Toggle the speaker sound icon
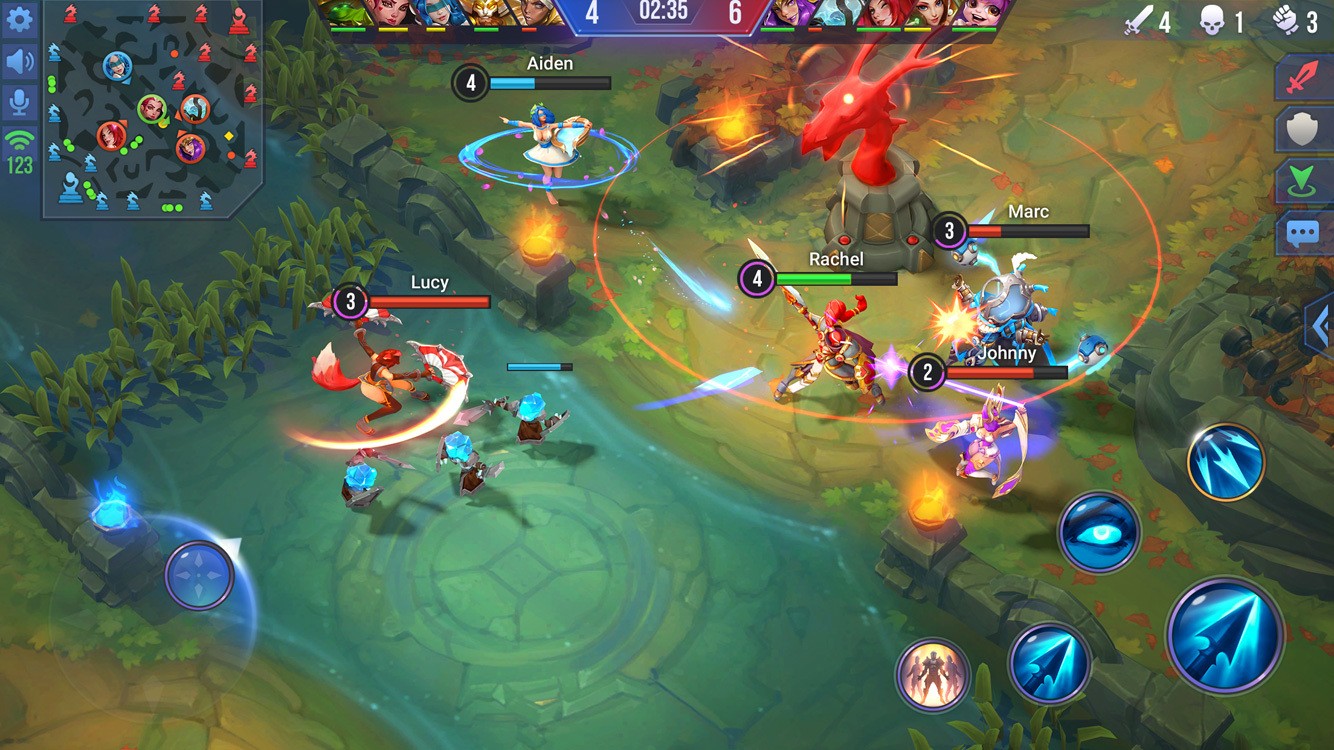 coord(19,62)
